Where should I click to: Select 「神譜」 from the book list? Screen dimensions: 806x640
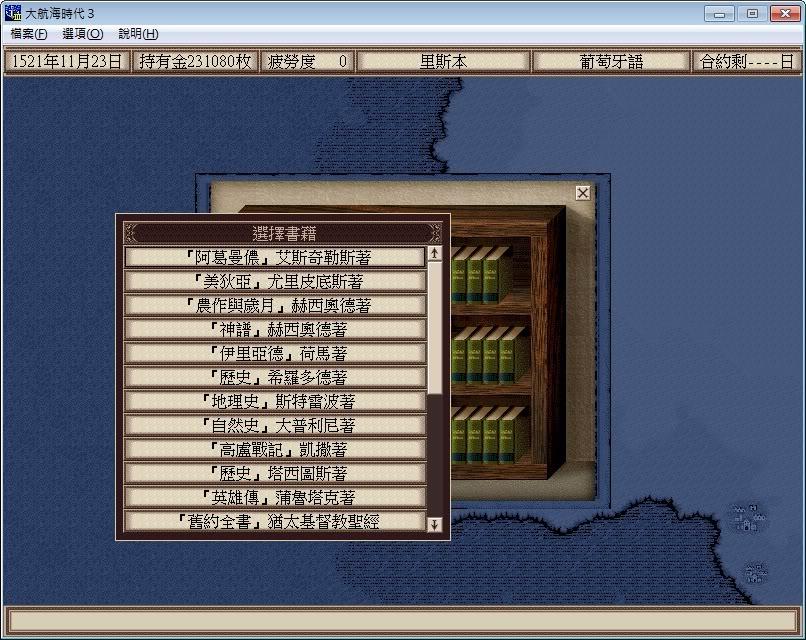[275, 329]
